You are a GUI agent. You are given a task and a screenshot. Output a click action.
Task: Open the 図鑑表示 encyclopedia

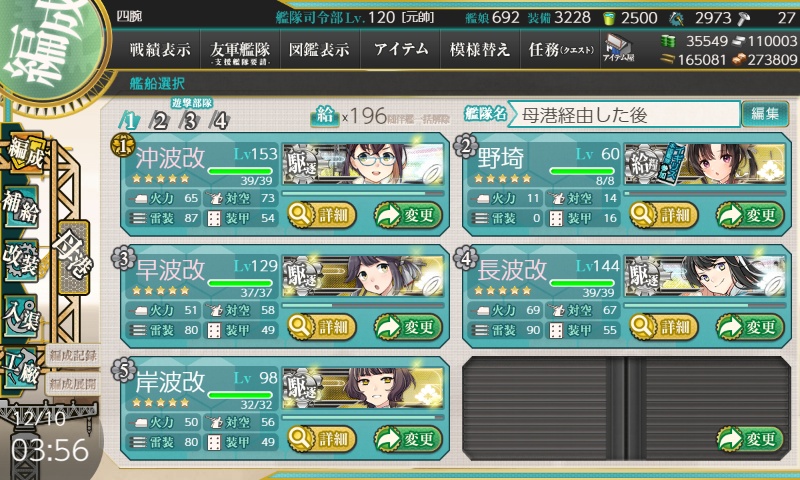pos(321,50)
